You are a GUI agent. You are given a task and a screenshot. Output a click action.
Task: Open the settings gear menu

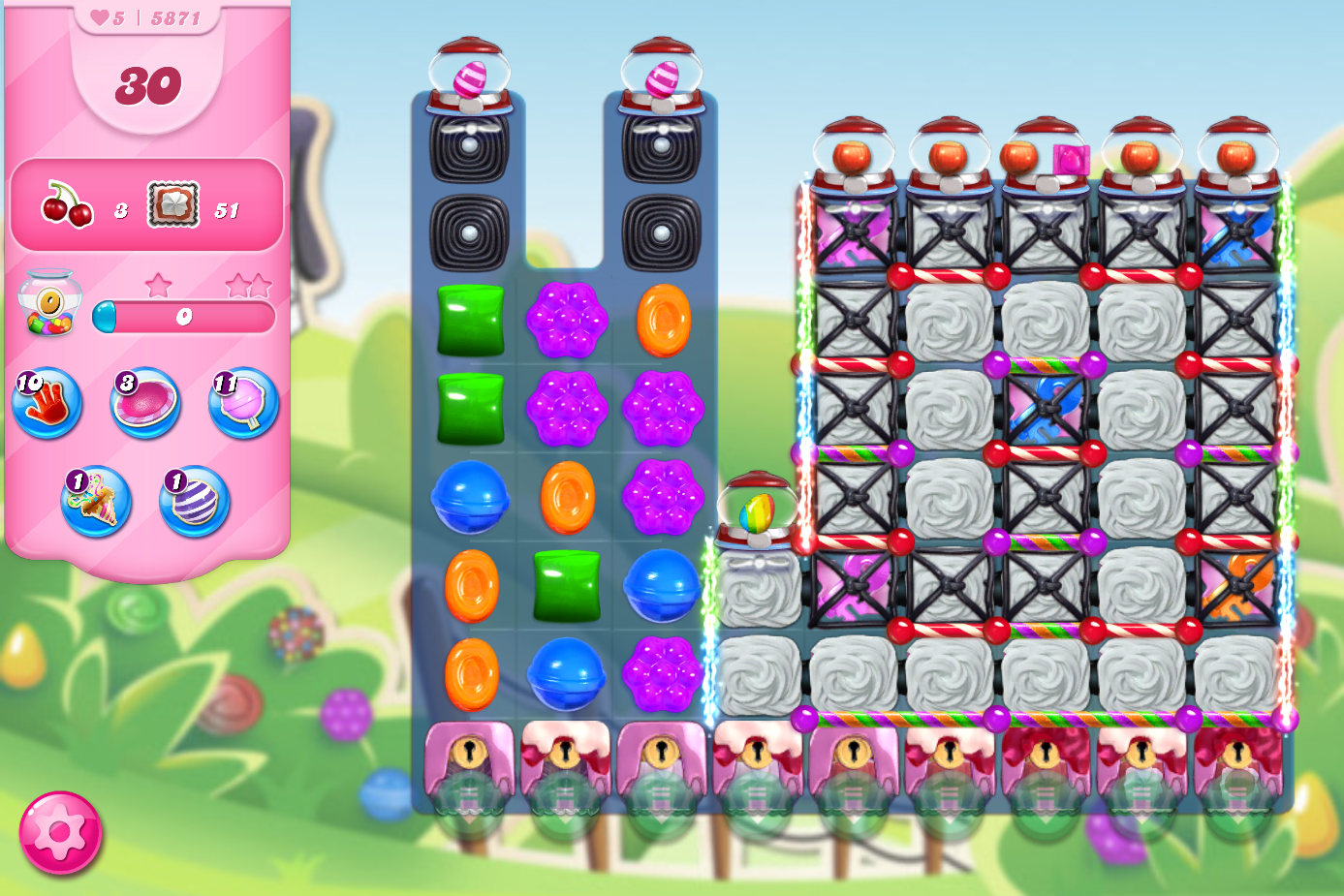point(60,831)
